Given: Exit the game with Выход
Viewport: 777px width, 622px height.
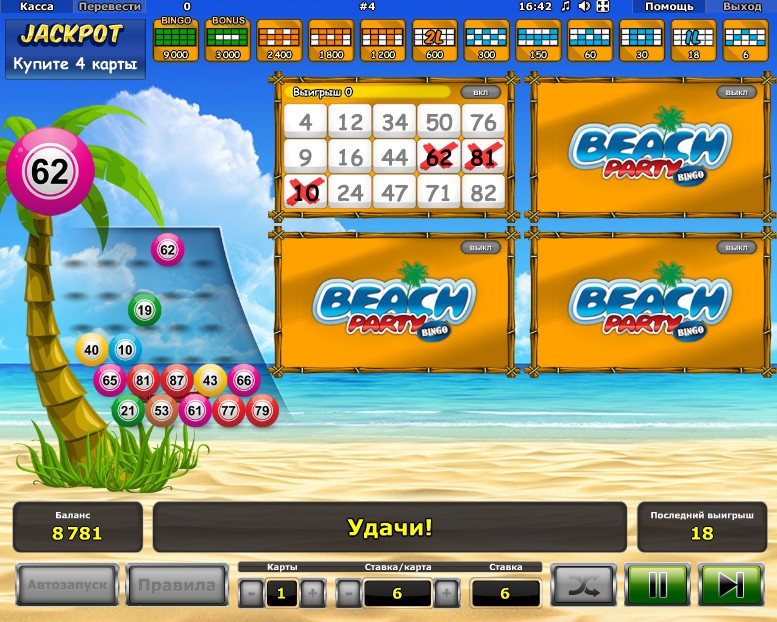Looking at the screenshot, I should (741, 7).
